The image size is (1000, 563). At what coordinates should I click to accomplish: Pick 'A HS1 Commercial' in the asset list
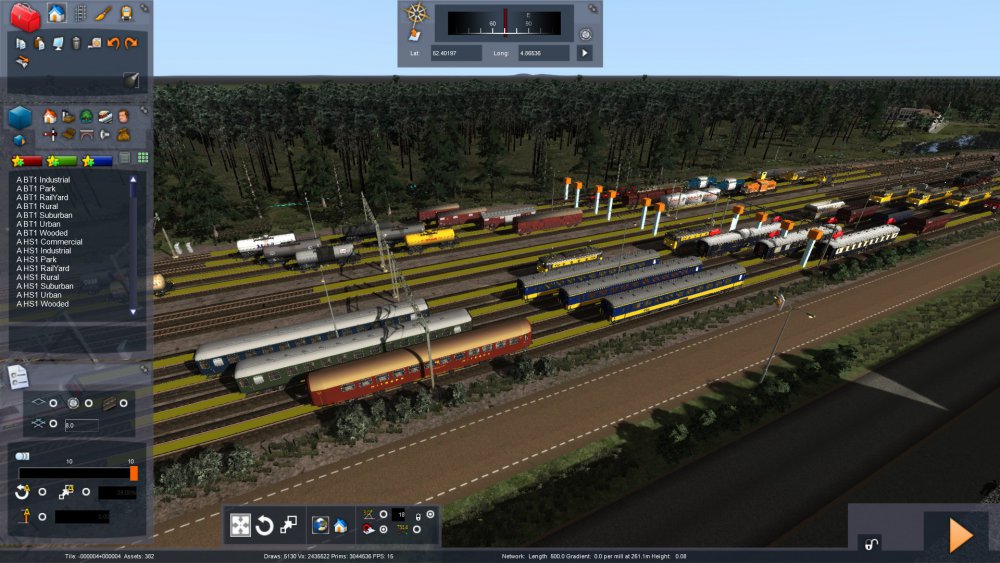(49, 241)
